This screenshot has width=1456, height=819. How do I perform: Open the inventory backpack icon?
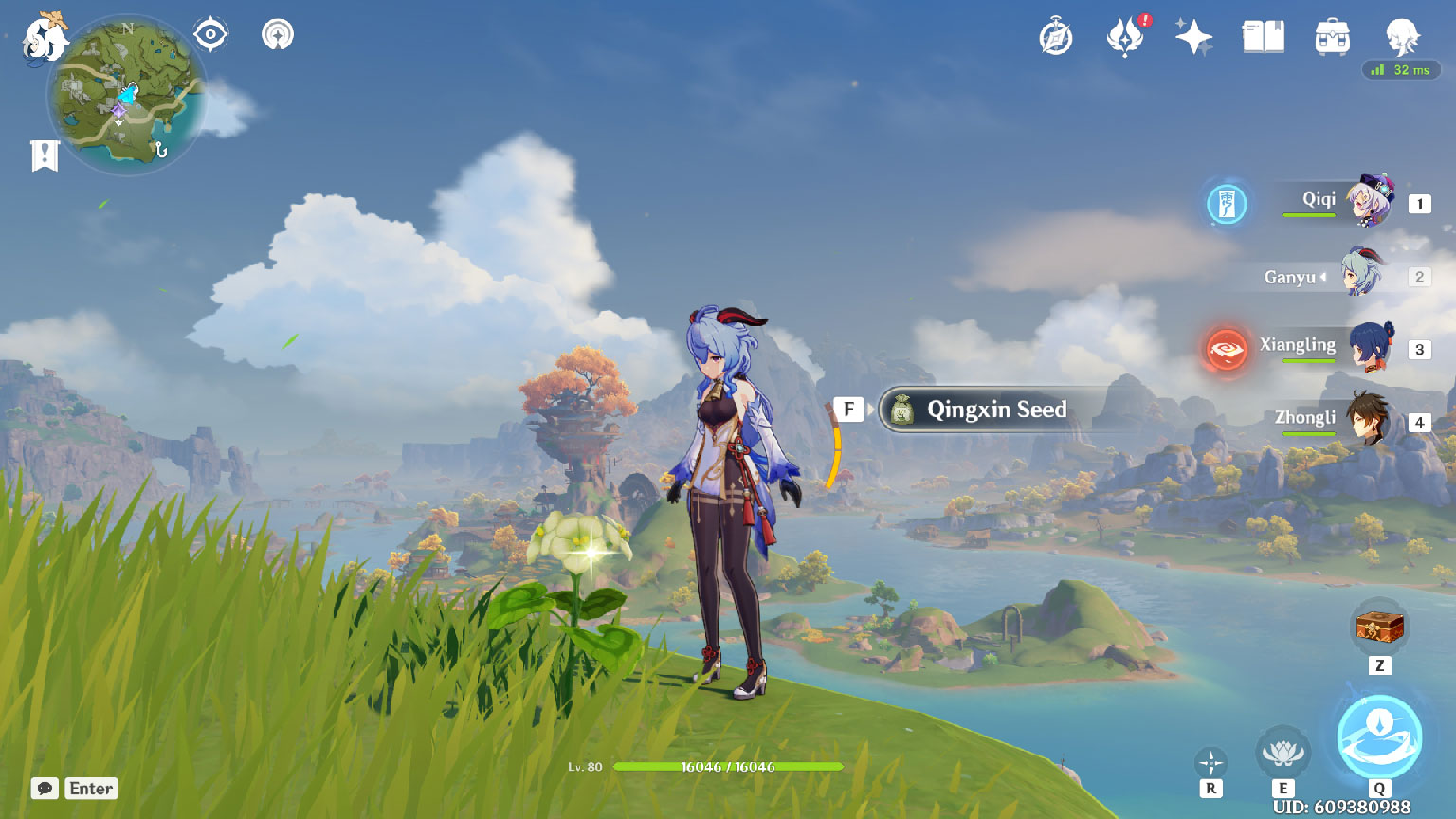tap(1332, 38)
